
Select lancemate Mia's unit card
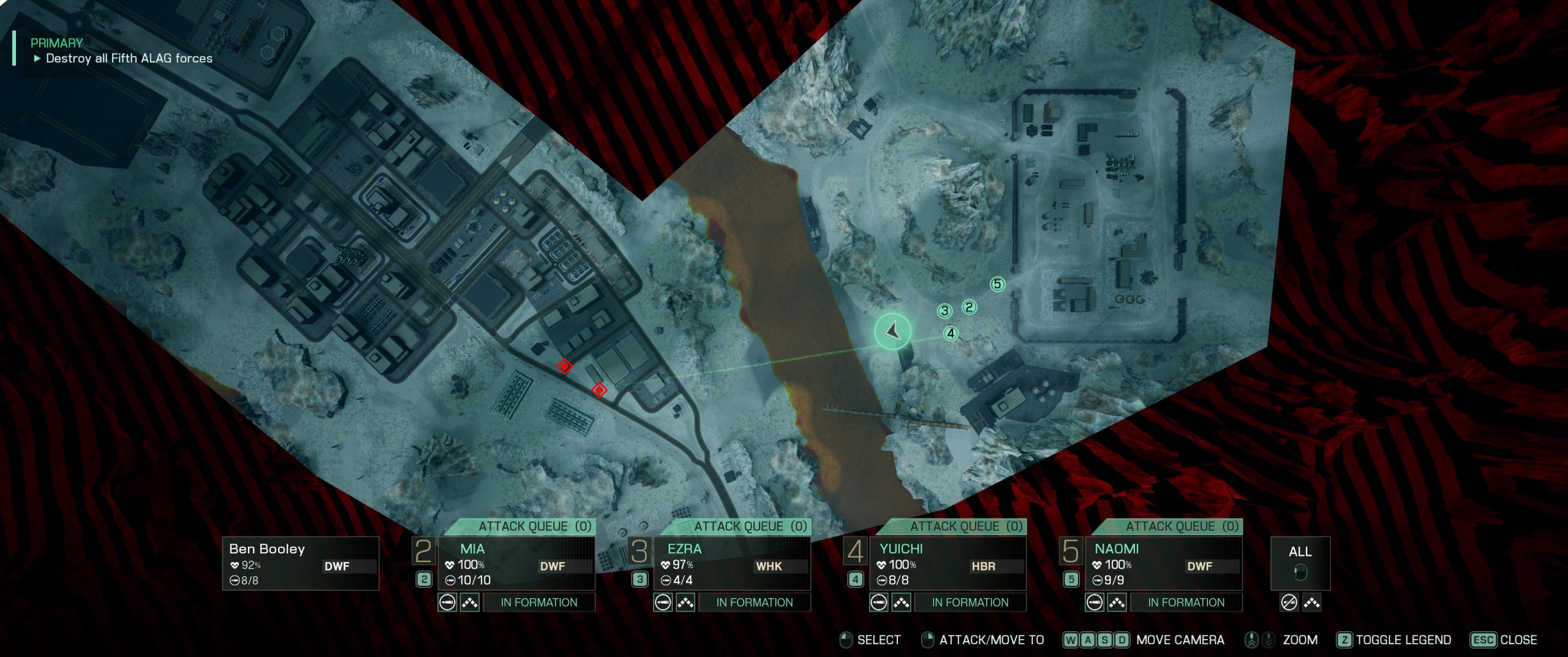[x=516, y=563]
